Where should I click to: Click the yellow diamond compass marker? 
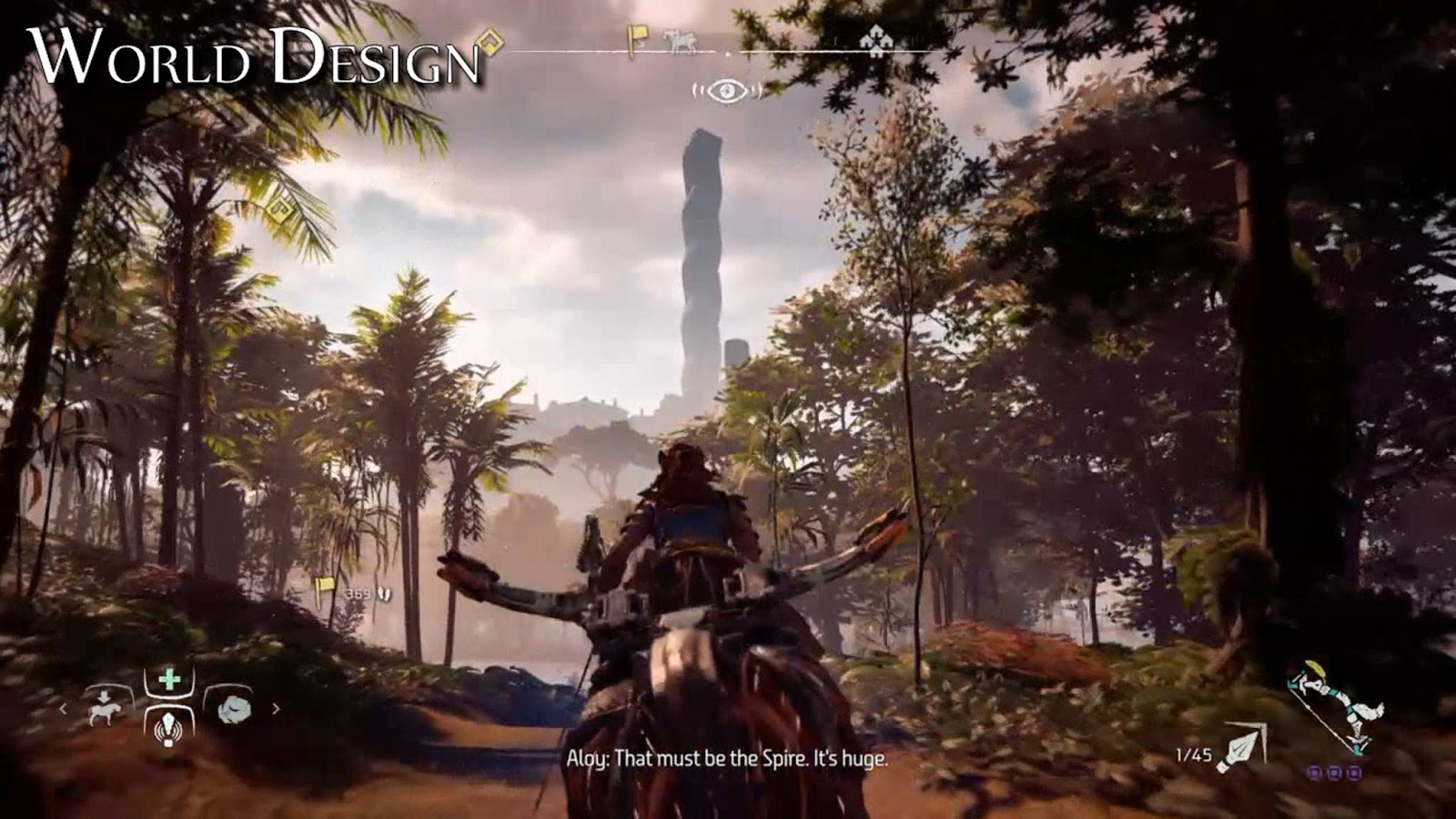(490, 42)
